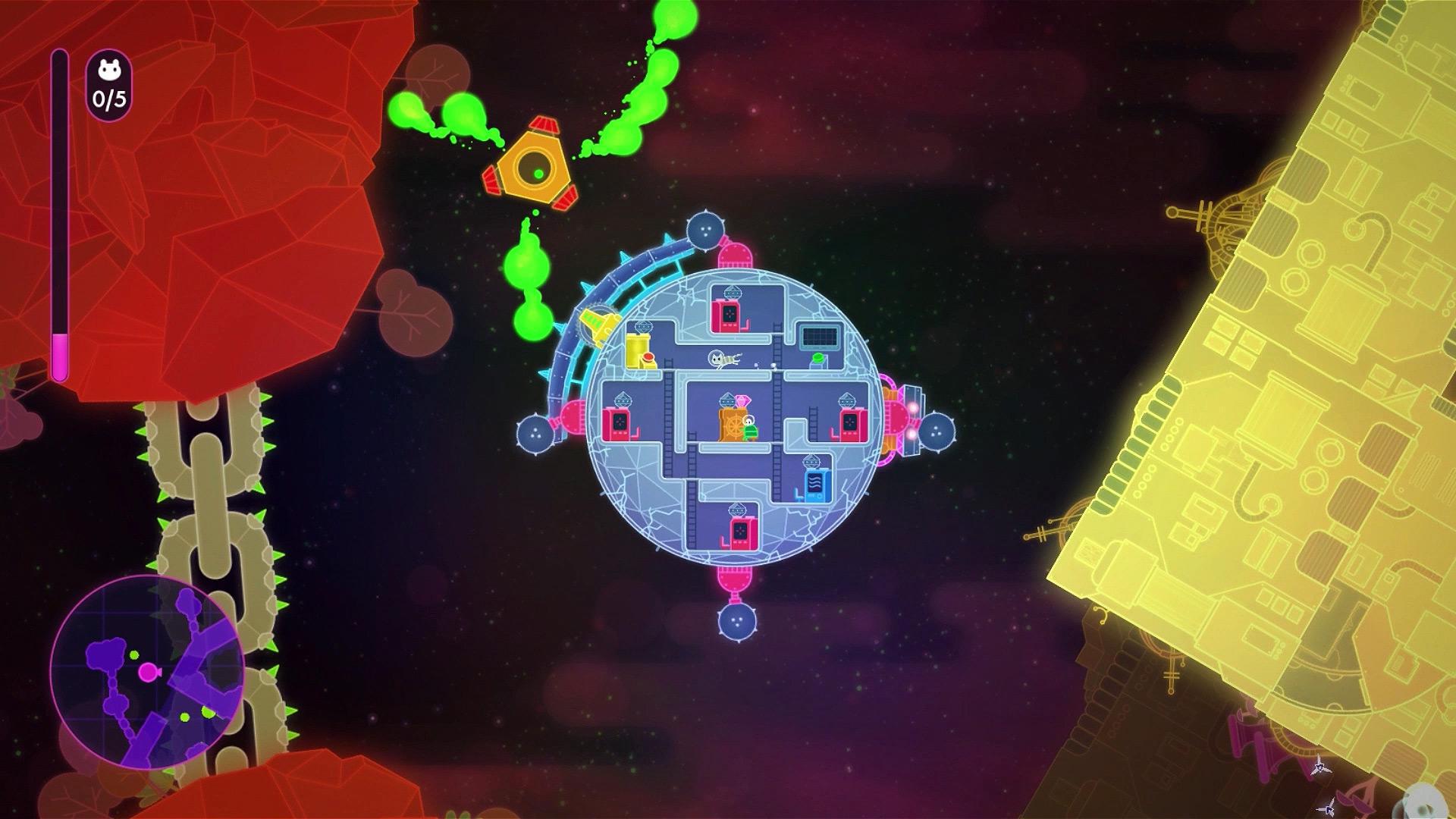This screenshot has width=1456, height=819.
Task: Open the right-side hatch near the orange thrusters
Action: click(x=898, y=419)
